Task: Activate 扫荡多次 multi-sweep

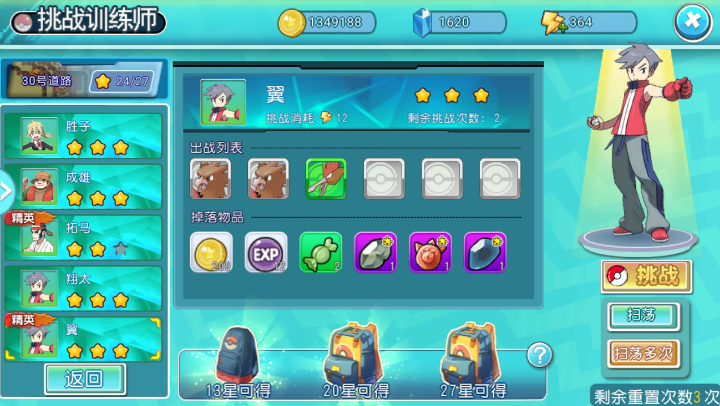Action: pyautogui.click(x=644, y=352)
